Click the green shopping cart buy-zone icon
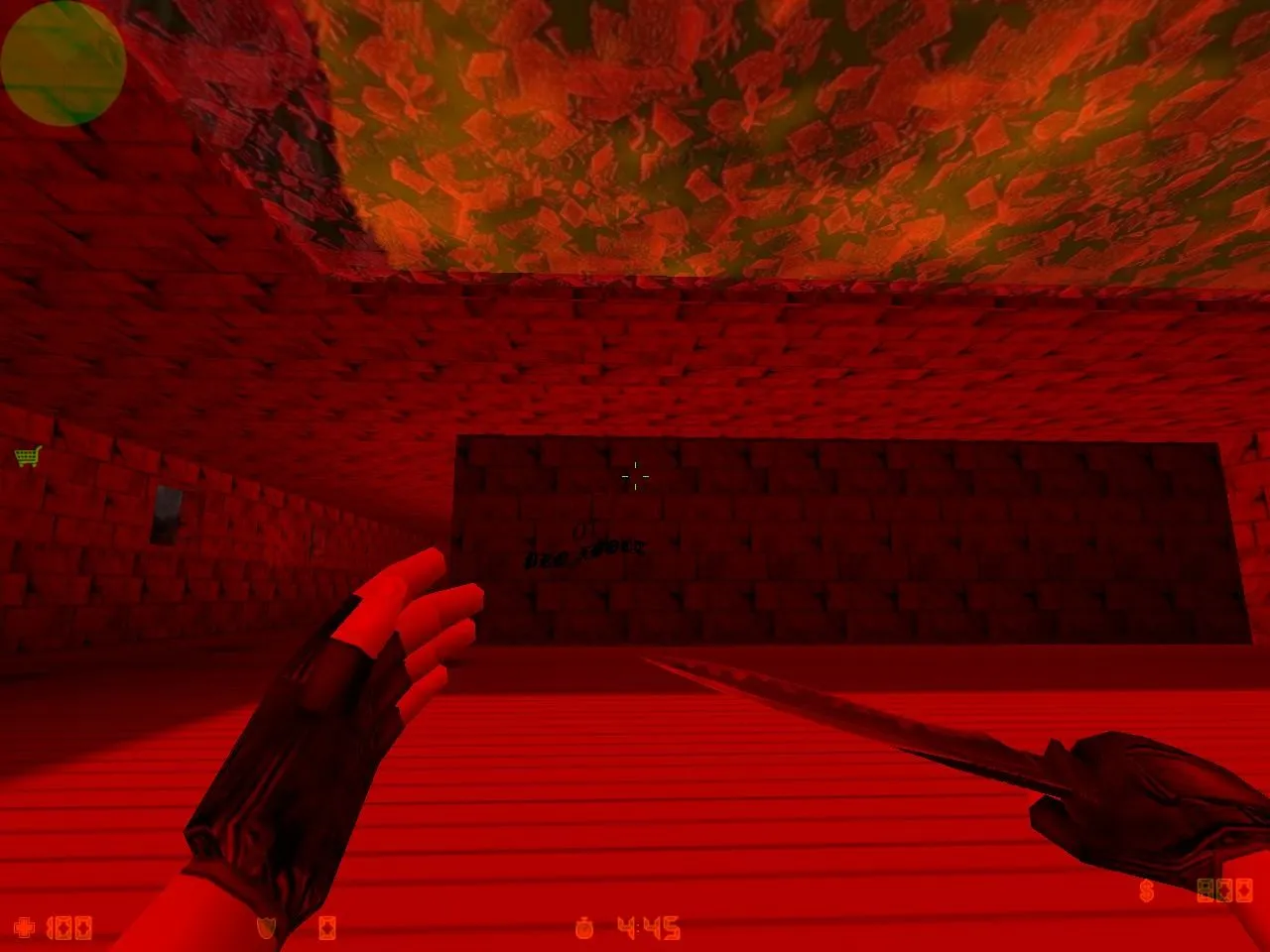The image size is (1270, 952). pos(28,458)
